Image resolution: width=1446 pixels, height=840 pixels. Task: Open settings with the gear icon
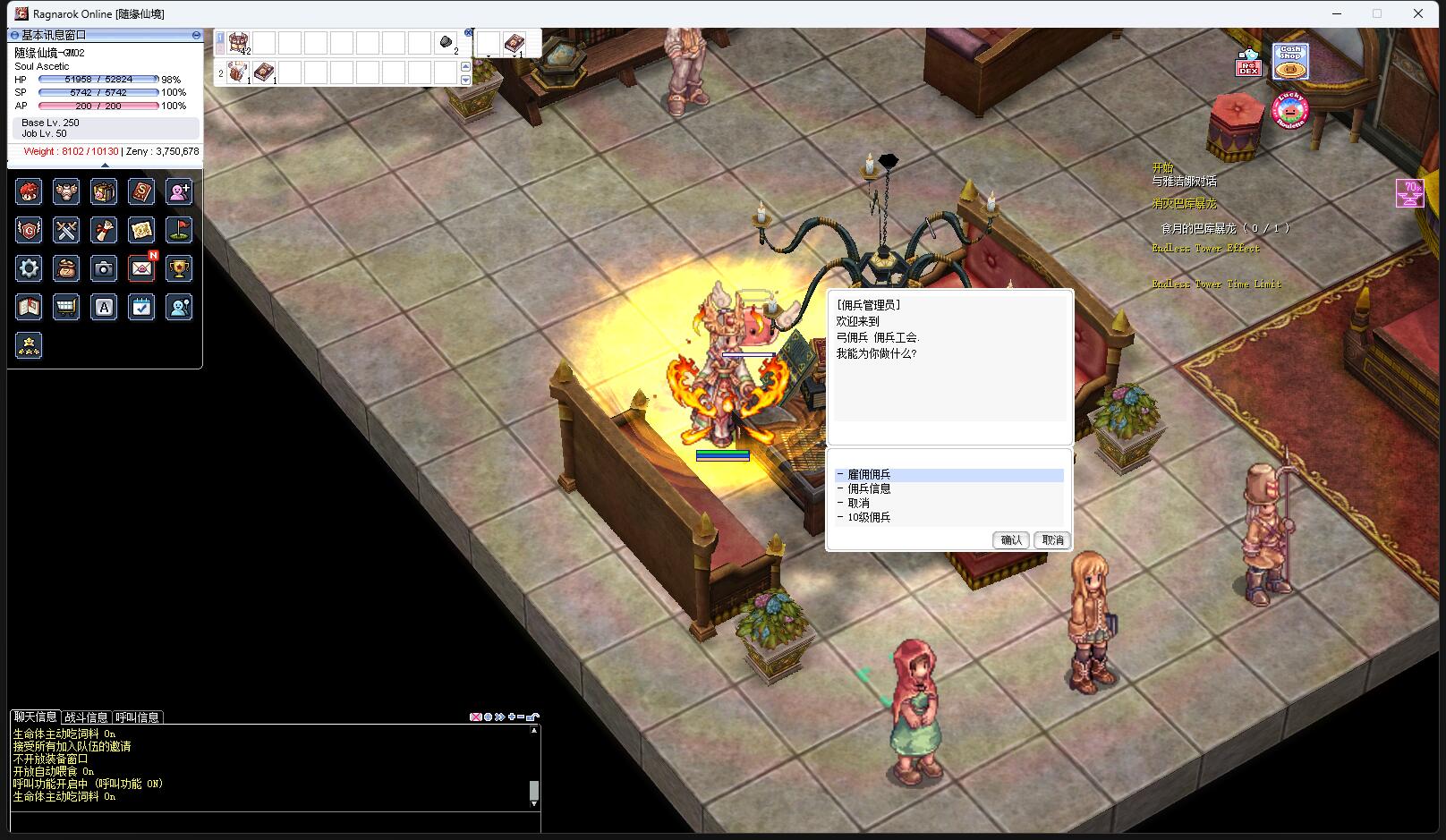click(29, 268)
